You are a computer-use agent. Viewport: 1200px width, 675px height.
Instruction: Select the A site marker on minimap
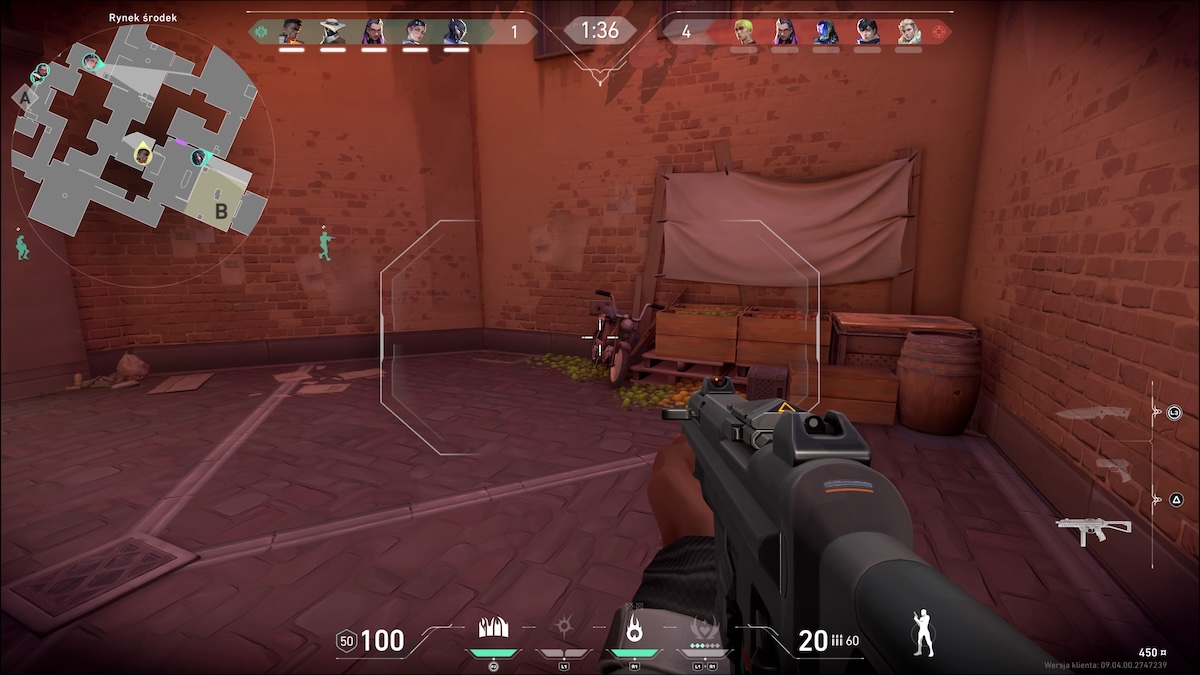24,98
